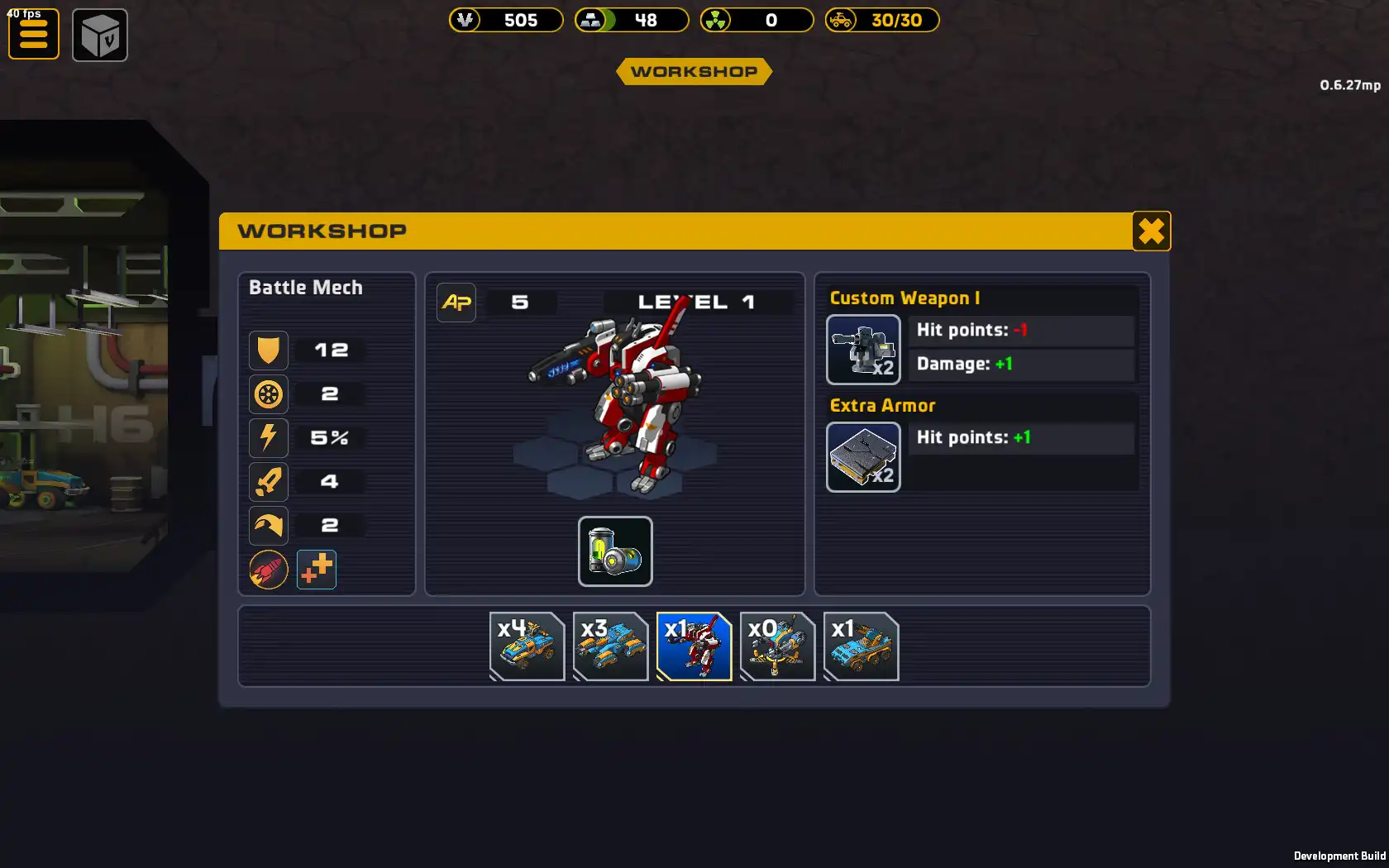The width and height of the screenshot is (1389, 868).
Task: Click the red rocket ability icon
Action: [x=269, y=570]
